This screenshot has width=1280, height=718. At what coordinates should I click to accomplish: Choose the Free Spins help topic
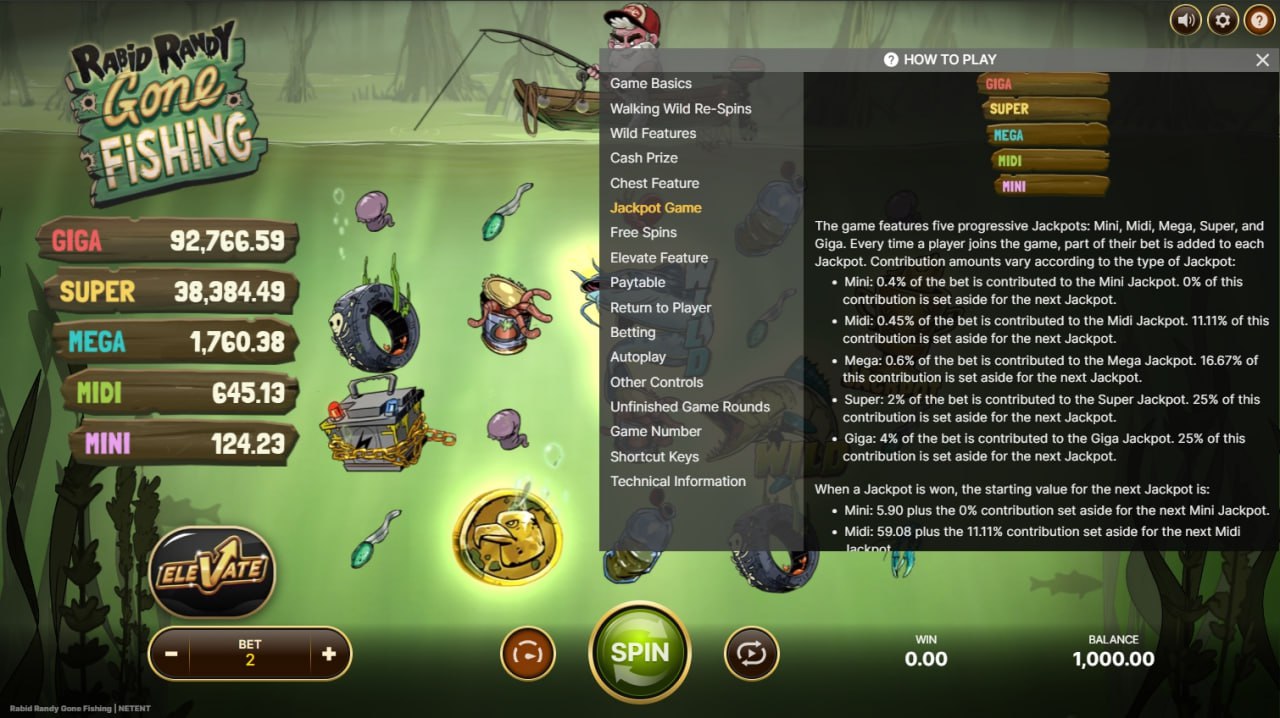[x=643, y=232]
